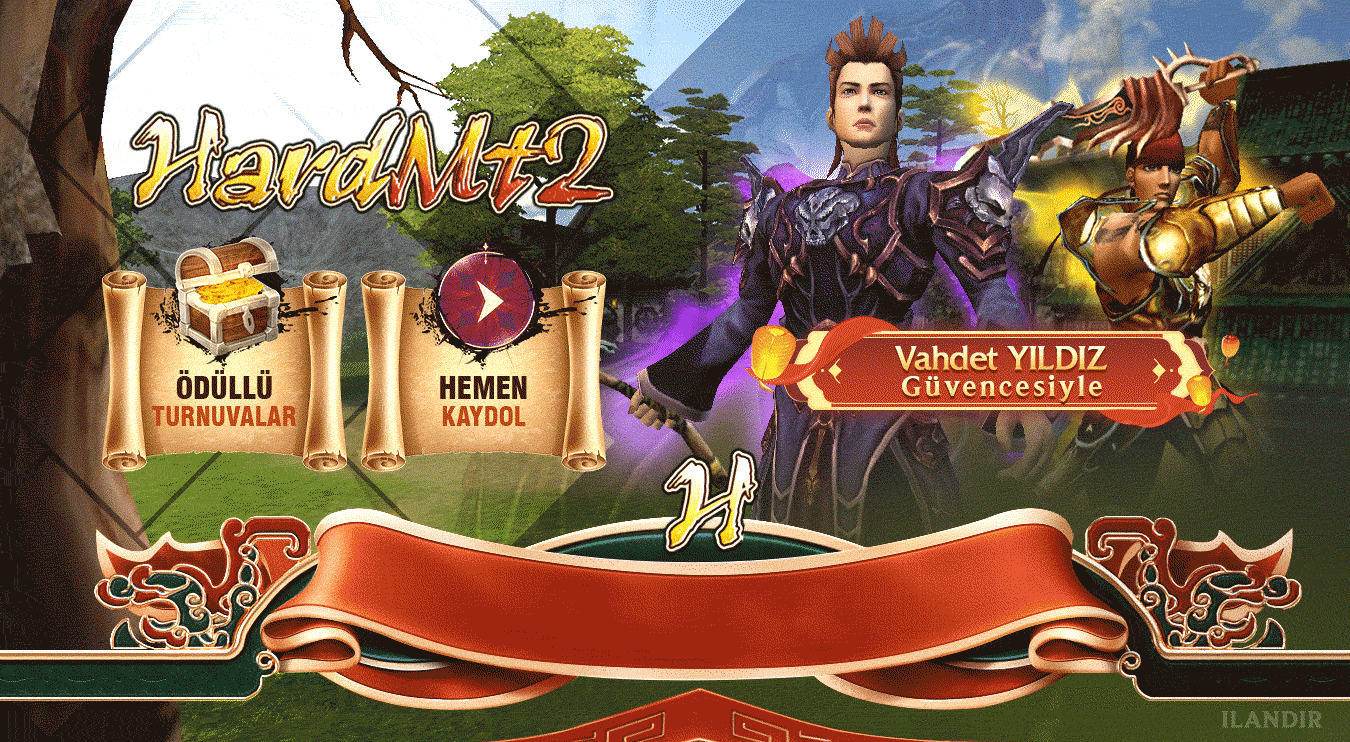Click the Vahdet YILDIZ Güvencesiyle banner
Image resolution: width=1350 pixels, height=742 pixels.
point(1001,371)
